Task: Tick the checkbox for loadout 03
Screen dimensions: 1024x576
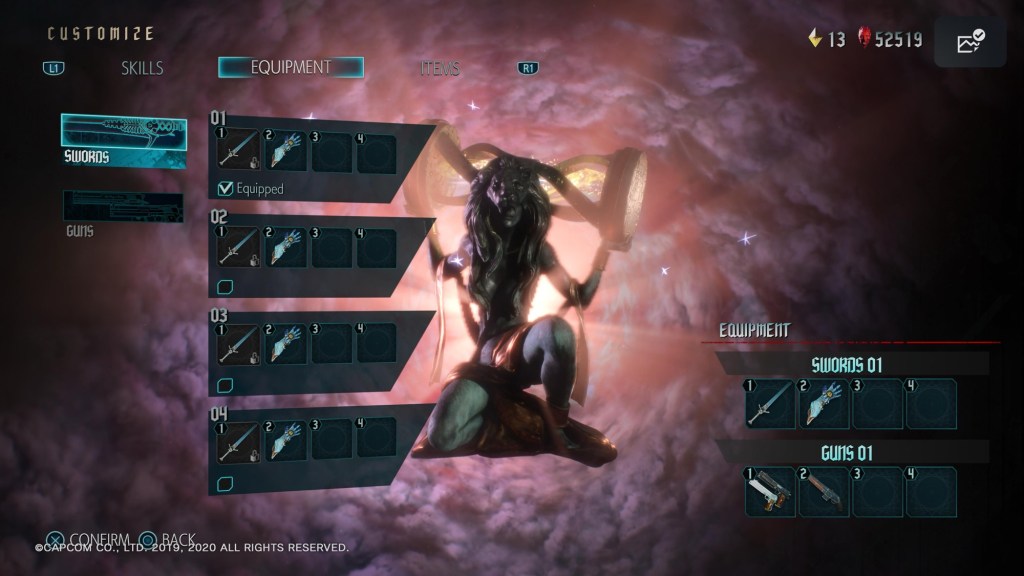Action: (x=226, y=384)
